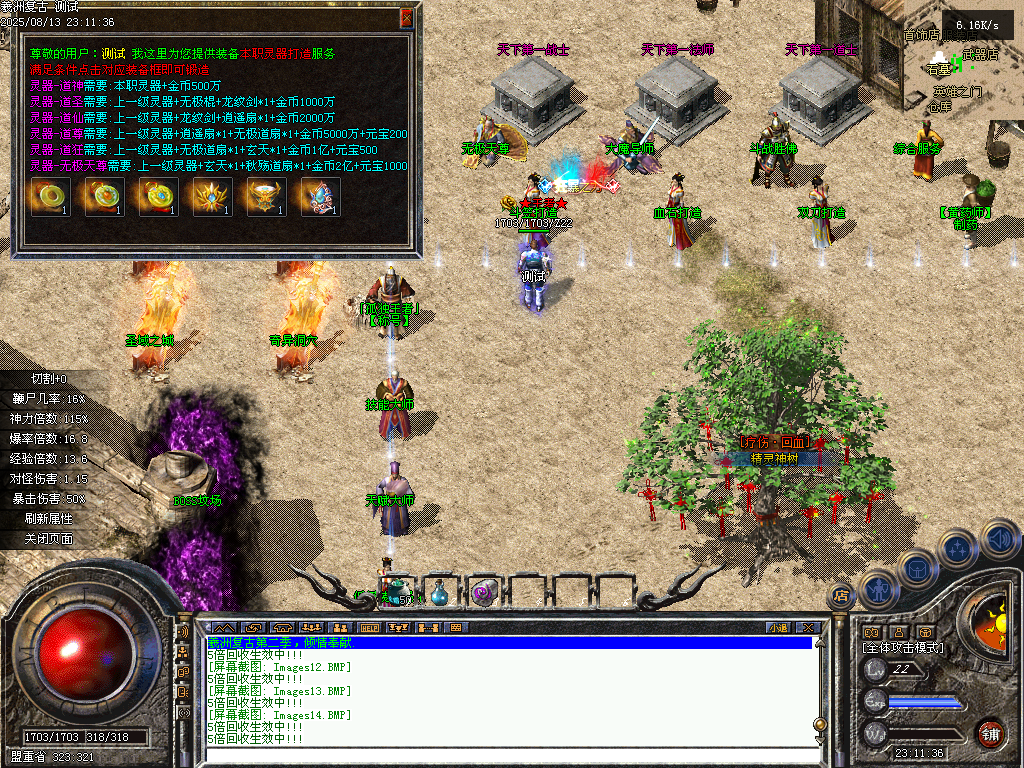This screenshot has height=768, width=1024.
Task: Select the golden winged emblem artifact slot
Action: [210, 197]
